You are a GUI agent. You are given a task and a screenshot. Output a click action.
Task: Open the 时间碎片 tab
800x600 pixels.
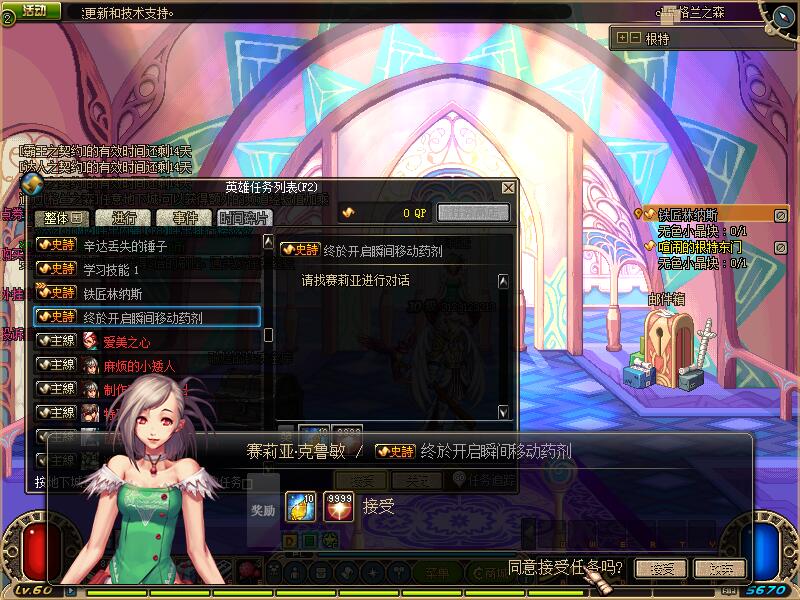tap(243, 218)
